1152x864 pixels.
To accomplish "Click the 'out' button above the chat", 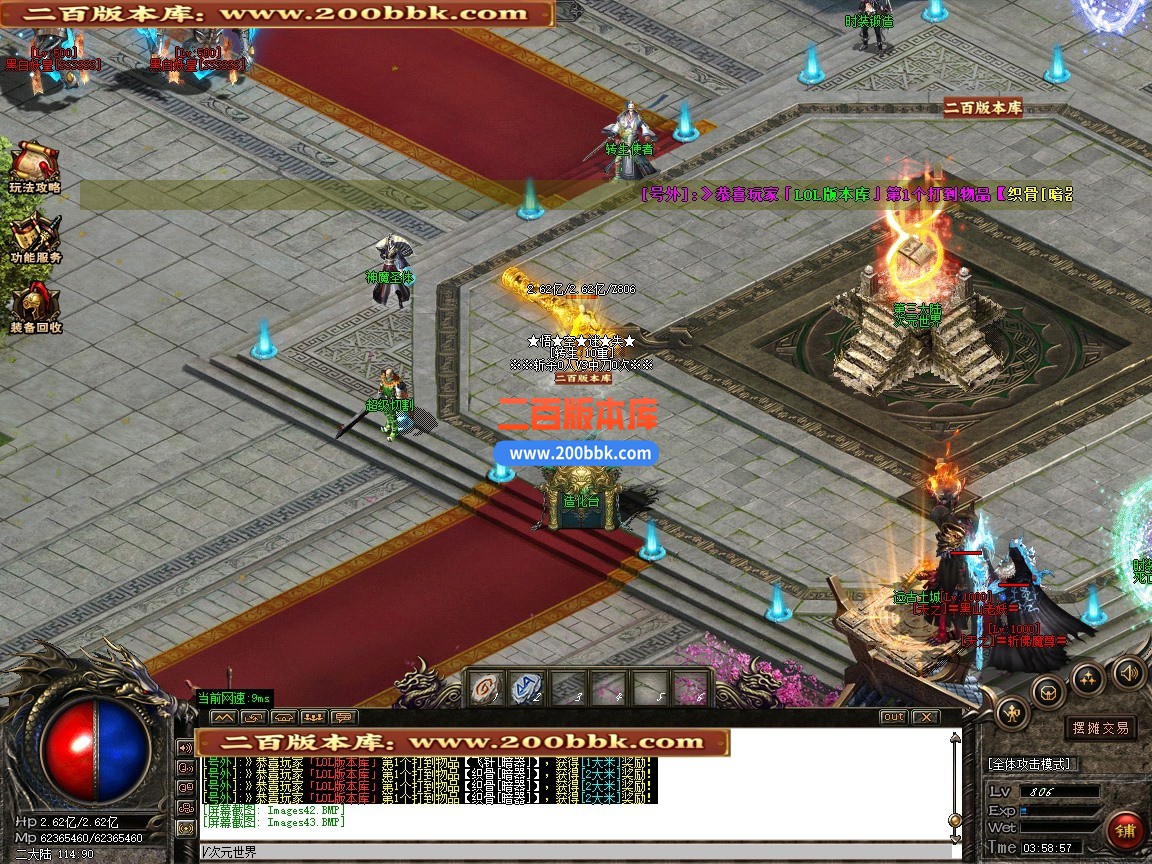I will click(893, 717).
